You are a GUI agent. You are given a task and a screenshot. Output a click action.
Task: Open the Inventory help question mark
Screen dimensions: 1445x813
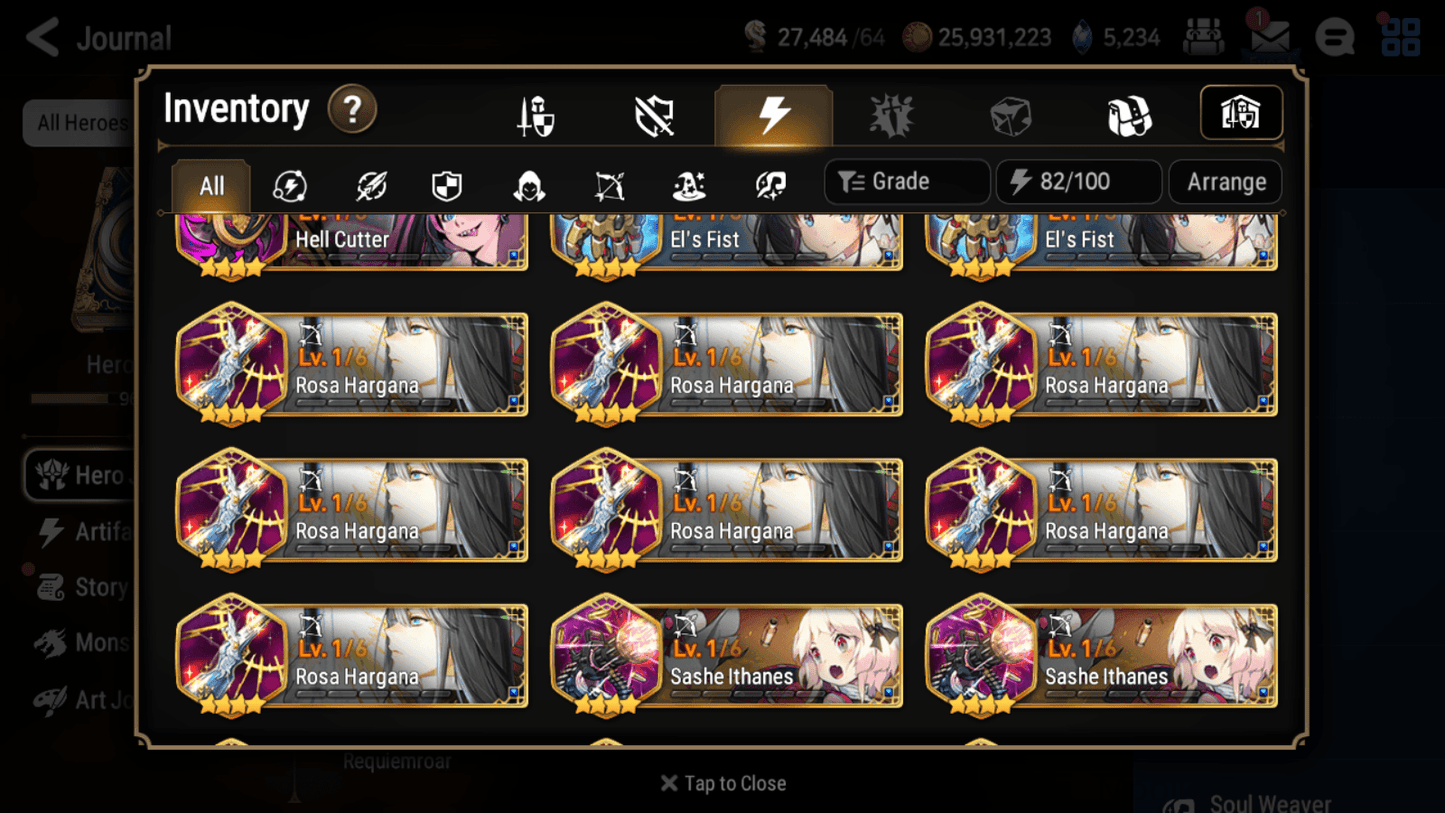(352, 110)
